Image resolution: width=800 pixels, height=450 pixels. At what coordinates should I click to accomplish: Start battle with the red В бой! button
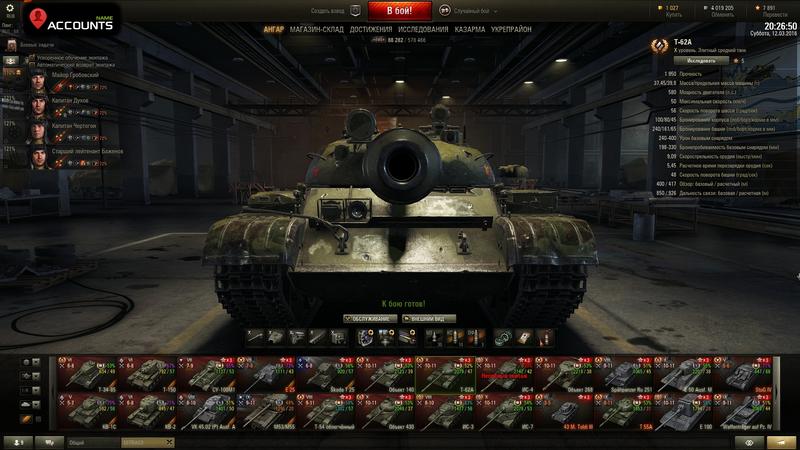400,11
